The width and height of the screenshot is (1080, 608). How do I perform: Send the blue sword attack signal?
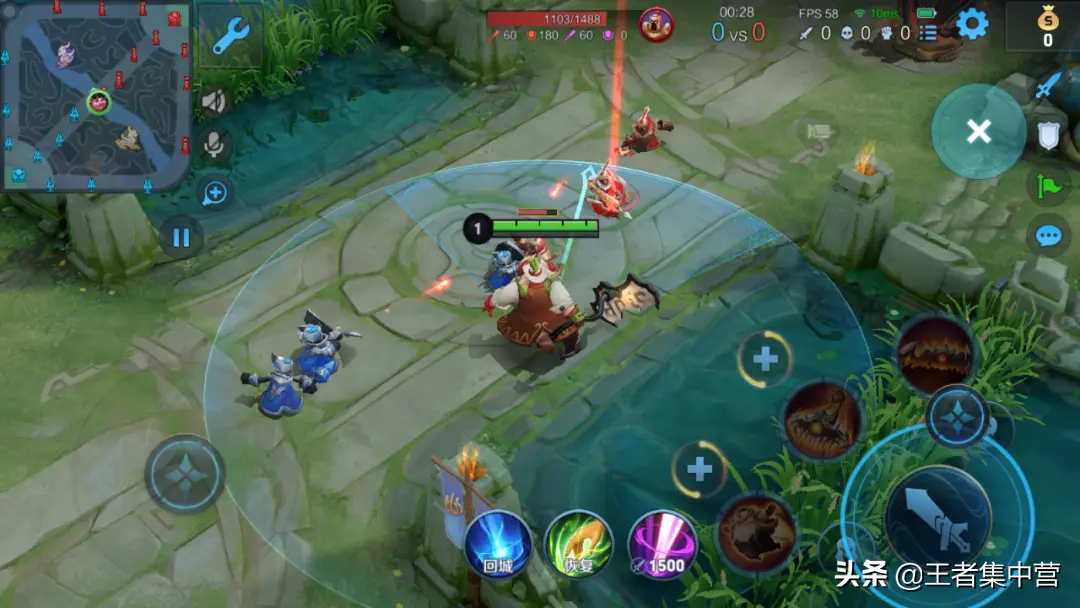tap(1048, 86)
